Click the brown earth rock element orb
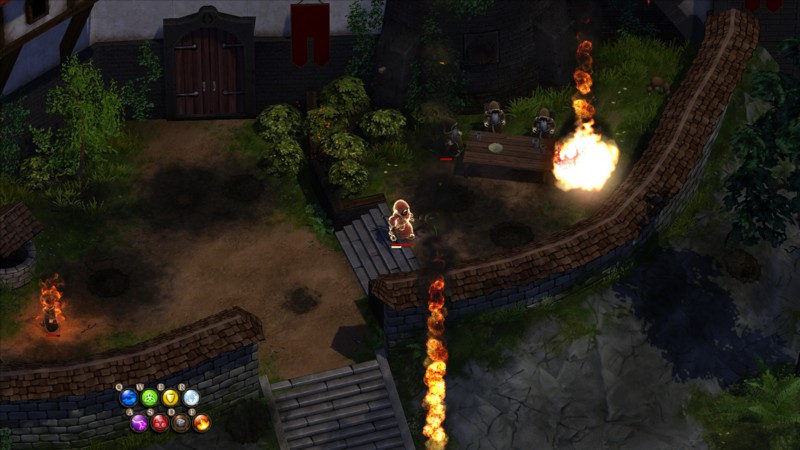Viewport: 800px width, 450px height. 181,422
